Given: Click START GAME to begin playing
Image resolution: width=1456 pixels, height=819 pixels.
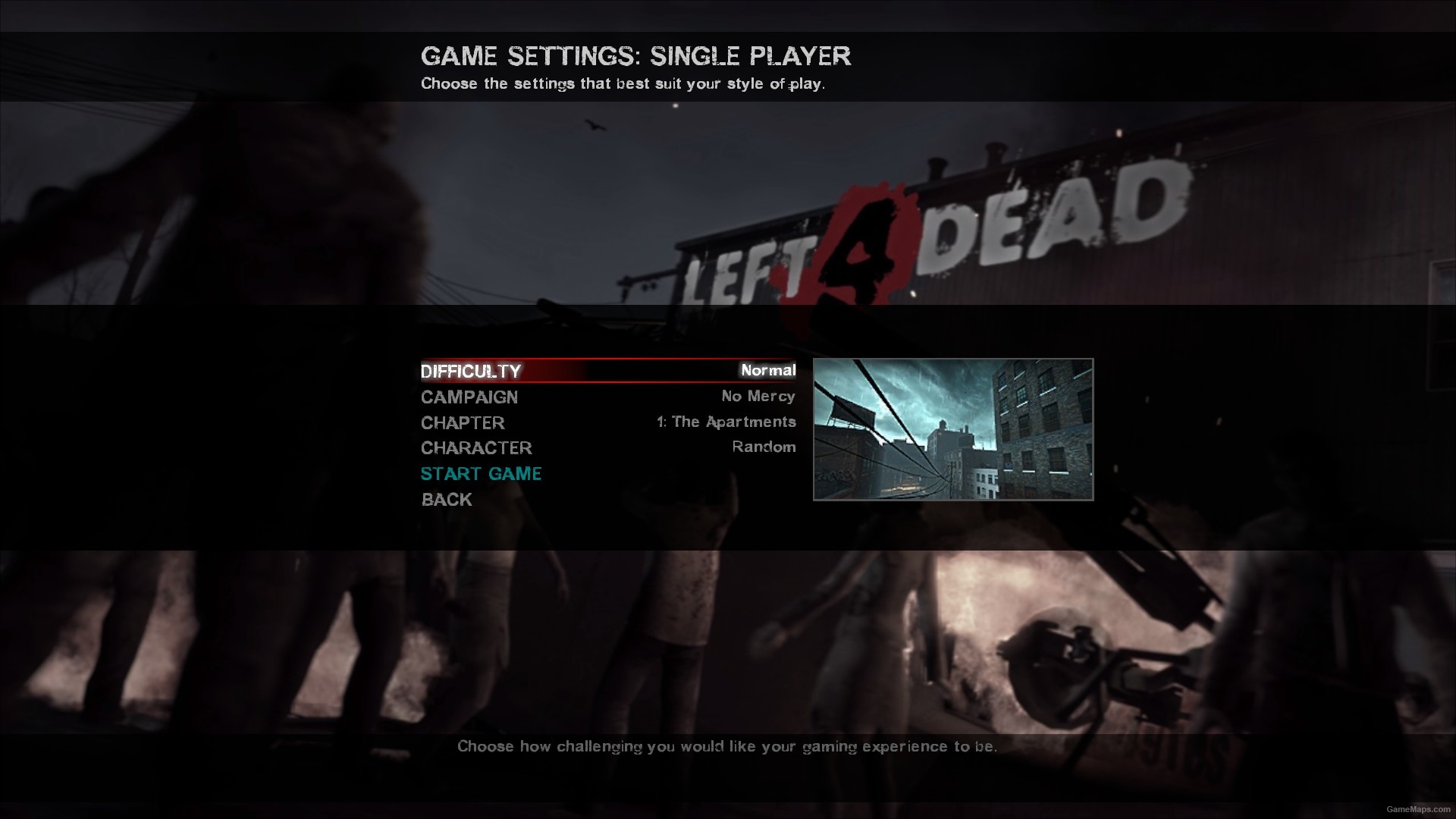Looking at the screenshot, I should tap(482, 473).
